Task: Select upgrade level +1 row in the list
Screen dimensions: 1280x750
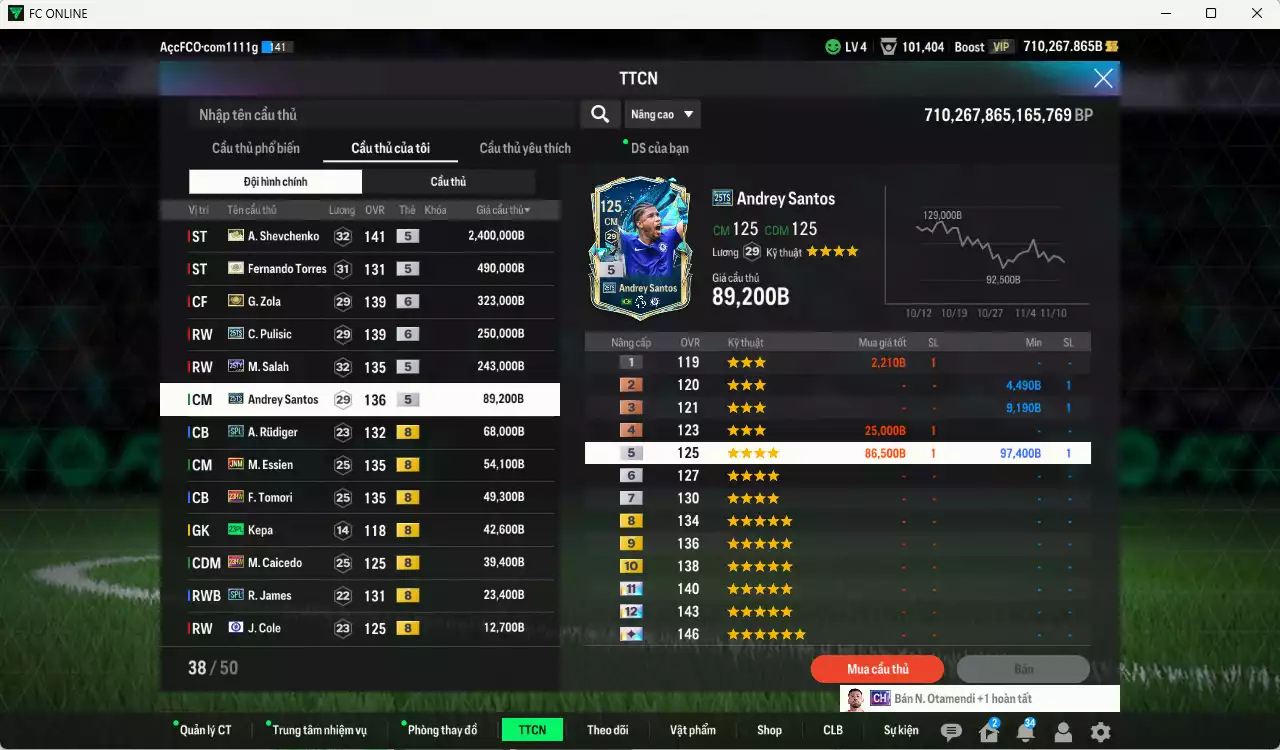Action: 837,362
